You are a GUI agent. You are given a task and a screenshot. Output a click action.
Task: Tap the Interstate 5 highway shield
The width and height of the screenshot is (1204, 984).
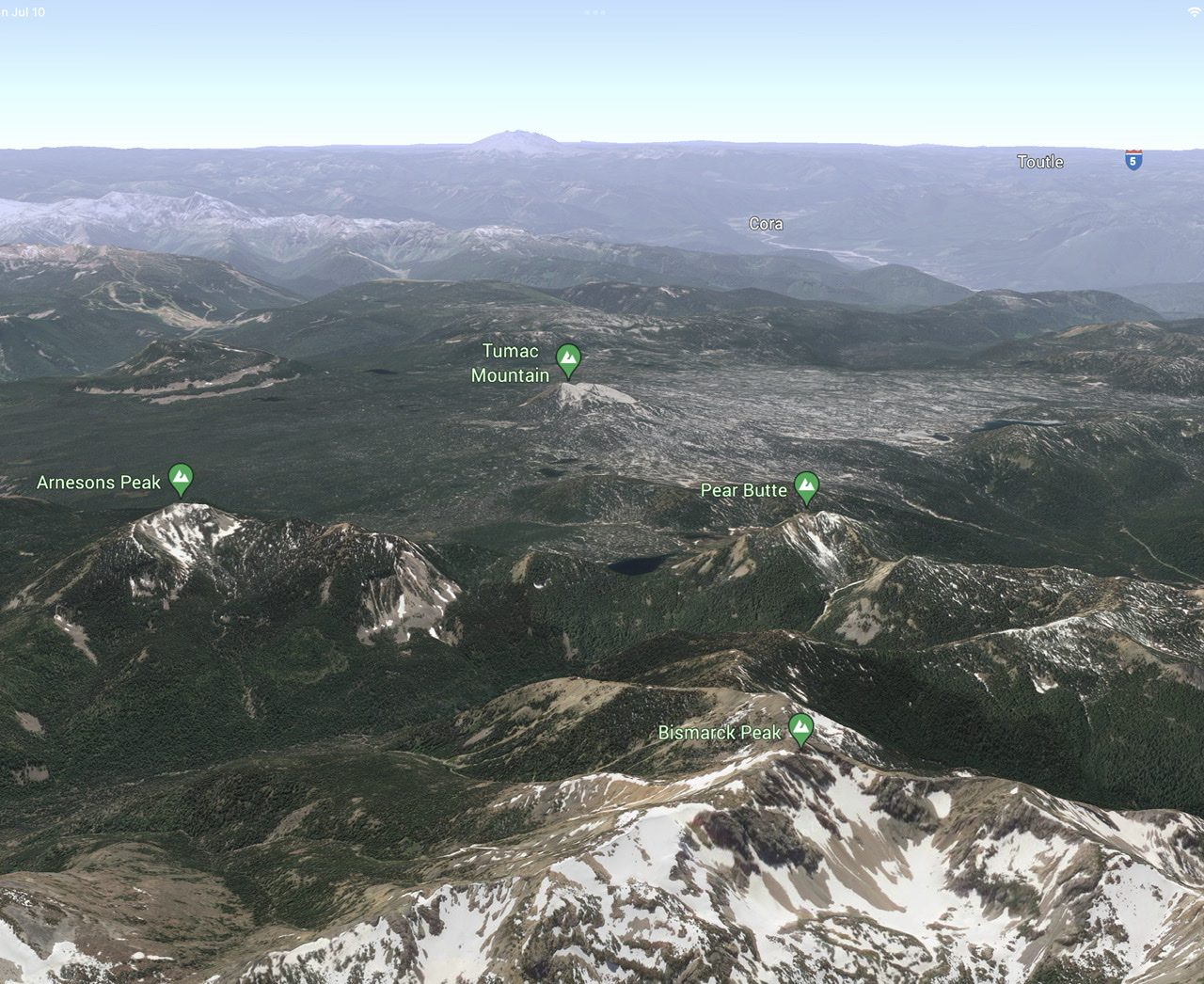[1133, 159]
